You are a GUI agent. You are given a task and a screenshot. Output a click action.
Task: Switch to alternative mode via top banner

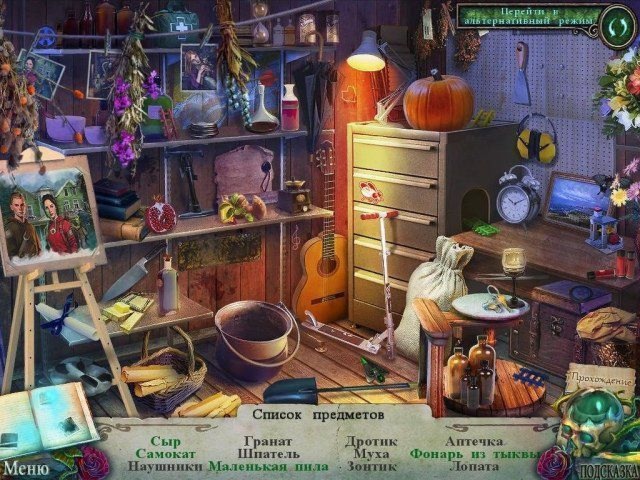(x=528, y=16)
